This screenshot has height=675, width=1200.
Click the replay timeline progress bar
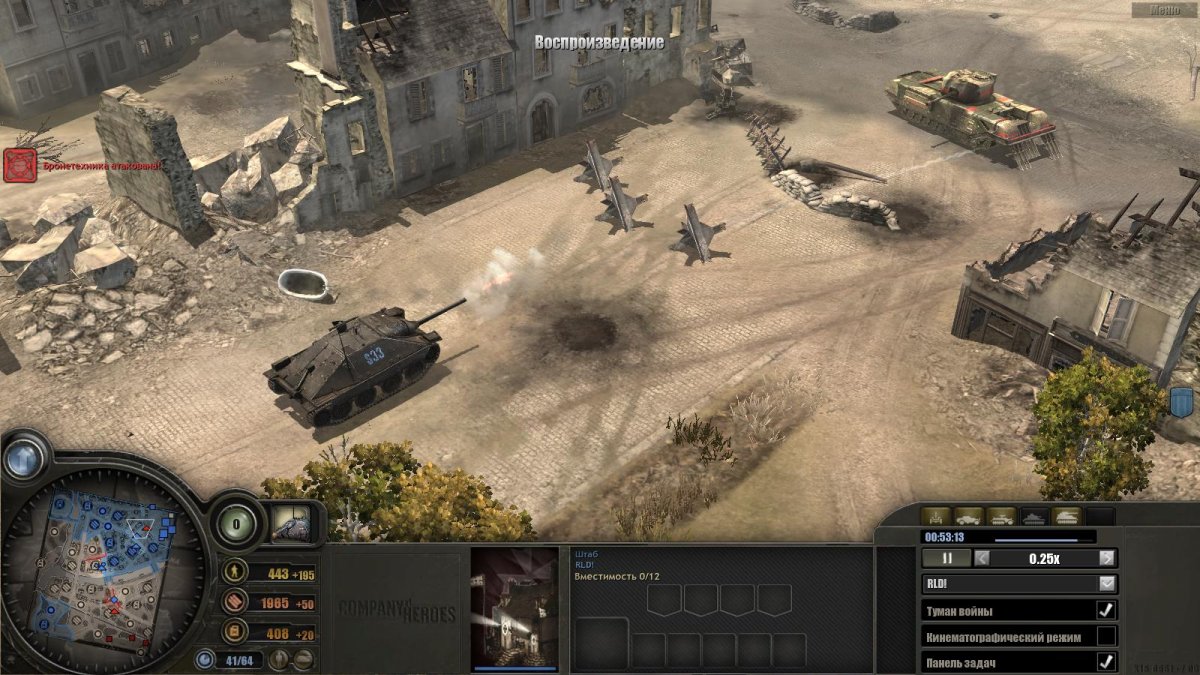1035,537
